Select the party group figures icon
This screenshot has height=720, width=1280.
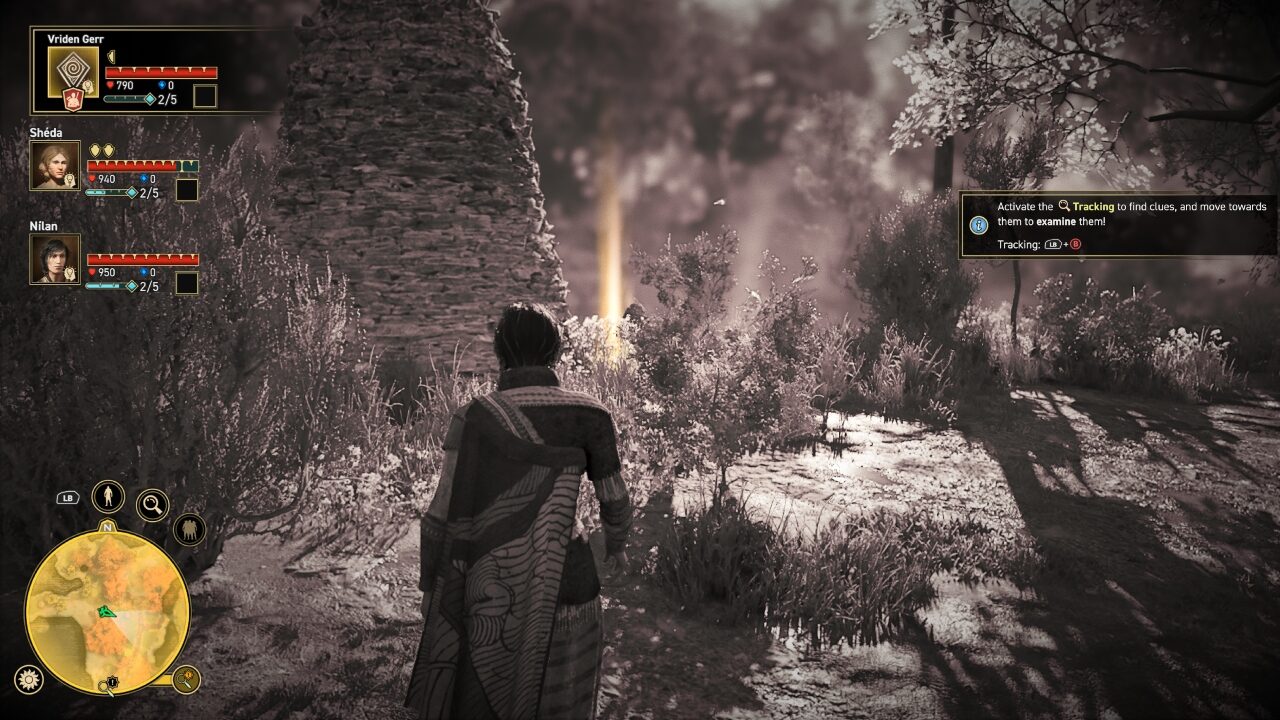189,529
